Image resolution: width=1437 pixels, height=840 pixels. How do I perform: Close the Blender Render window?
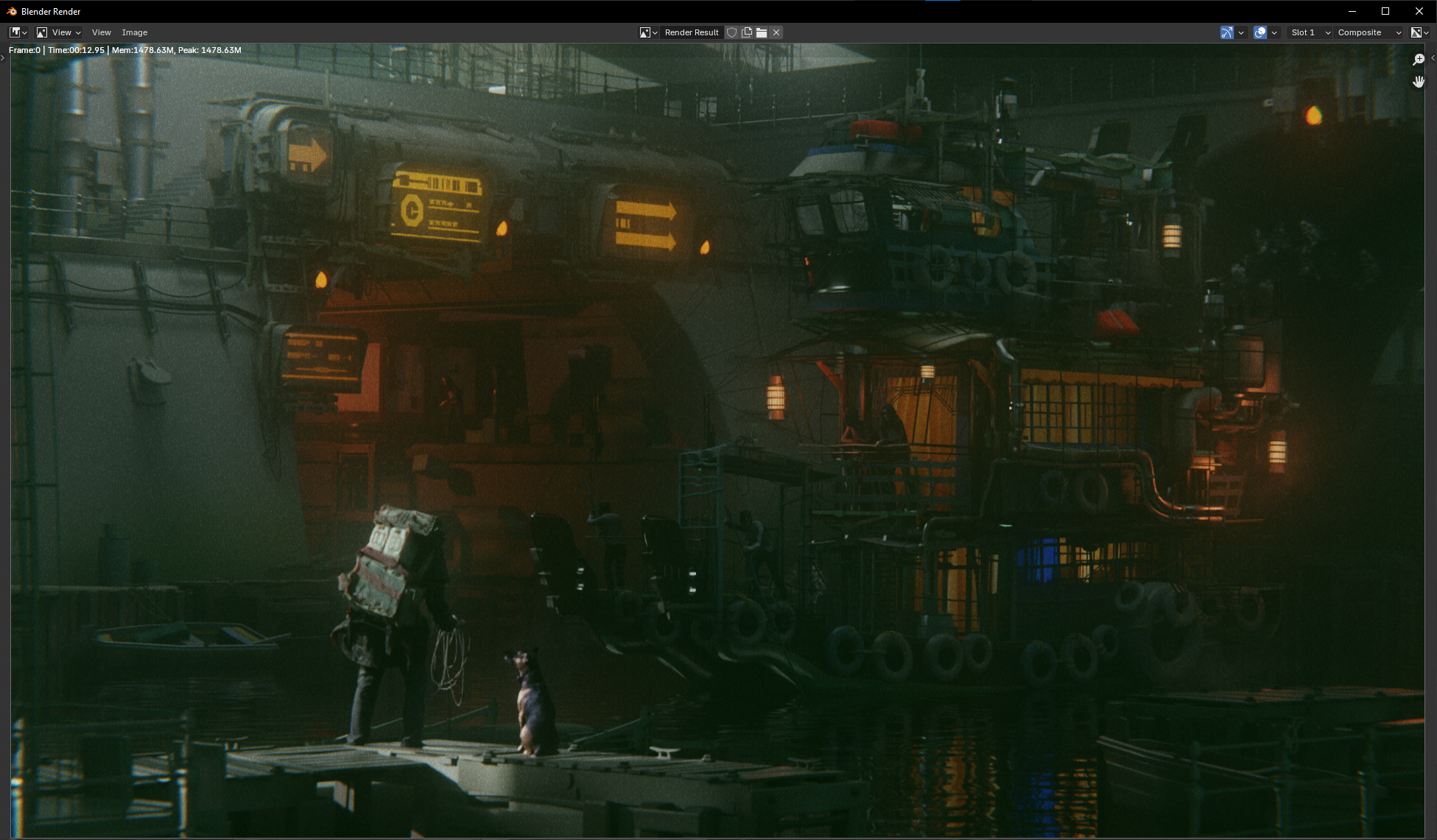[x=1419, y=11]
